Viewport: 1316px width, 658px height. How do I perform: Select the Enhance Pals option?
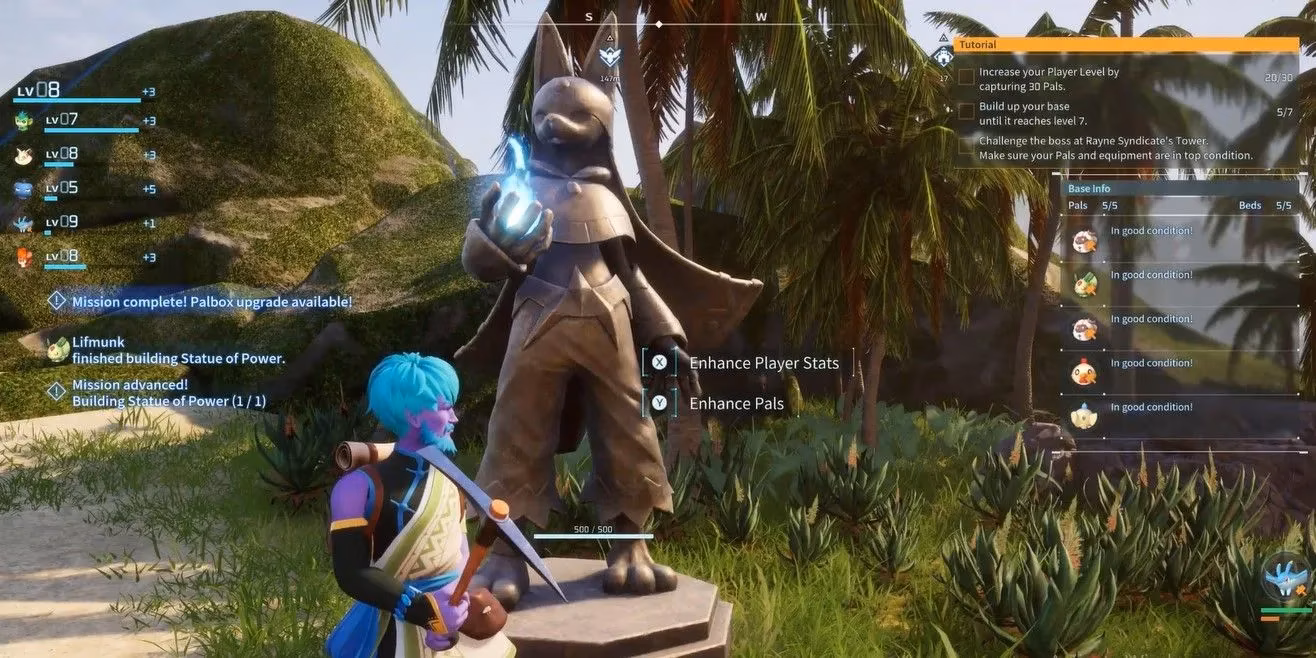pyautogui.click(x=736, y=404)
